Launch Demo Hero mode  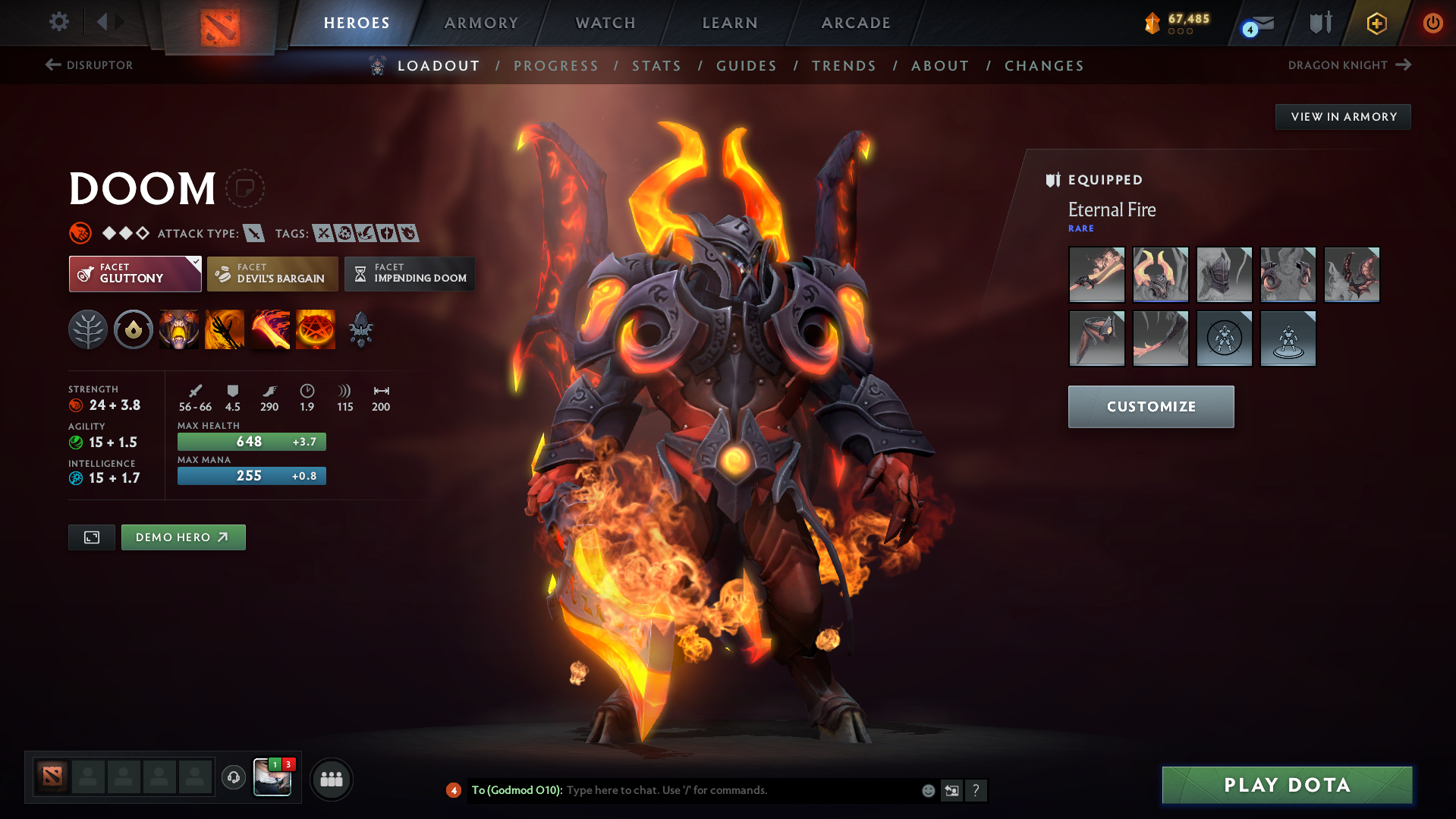click(x=183, y=537)
